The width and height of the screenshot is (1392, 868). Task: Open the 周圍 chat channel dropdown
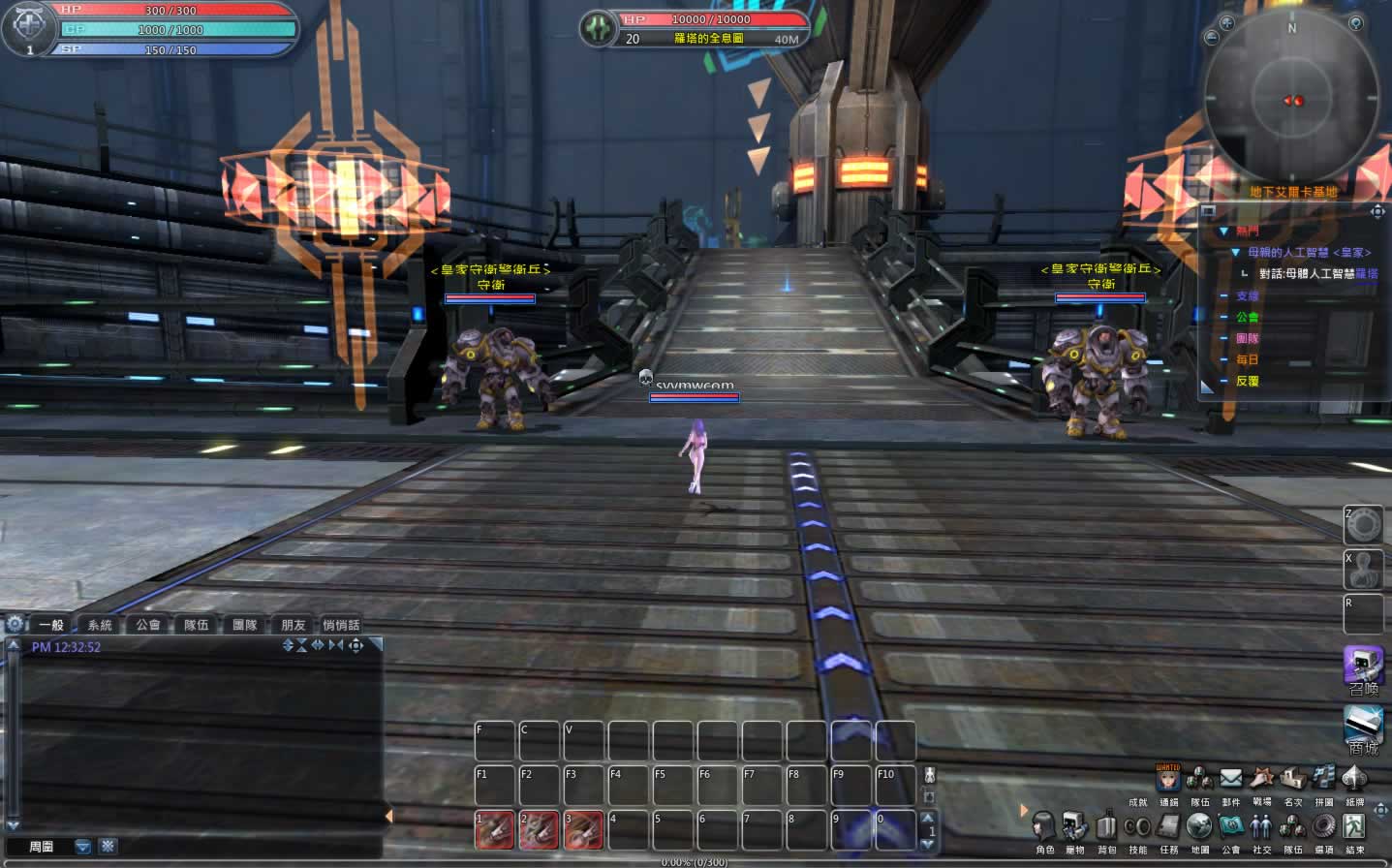(83, 847)
